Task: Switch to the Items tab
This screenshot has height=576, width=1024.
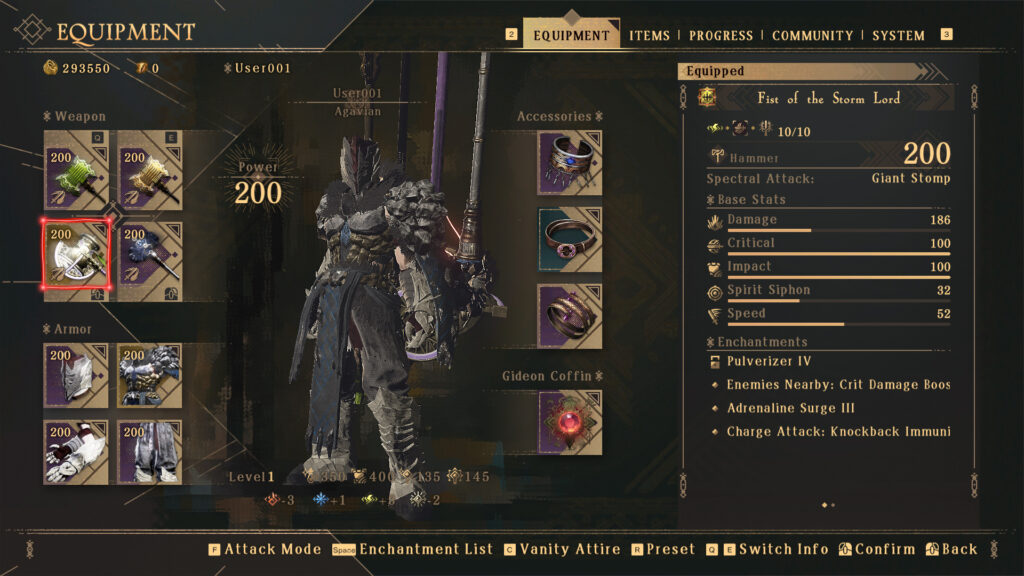Action: 649,35
